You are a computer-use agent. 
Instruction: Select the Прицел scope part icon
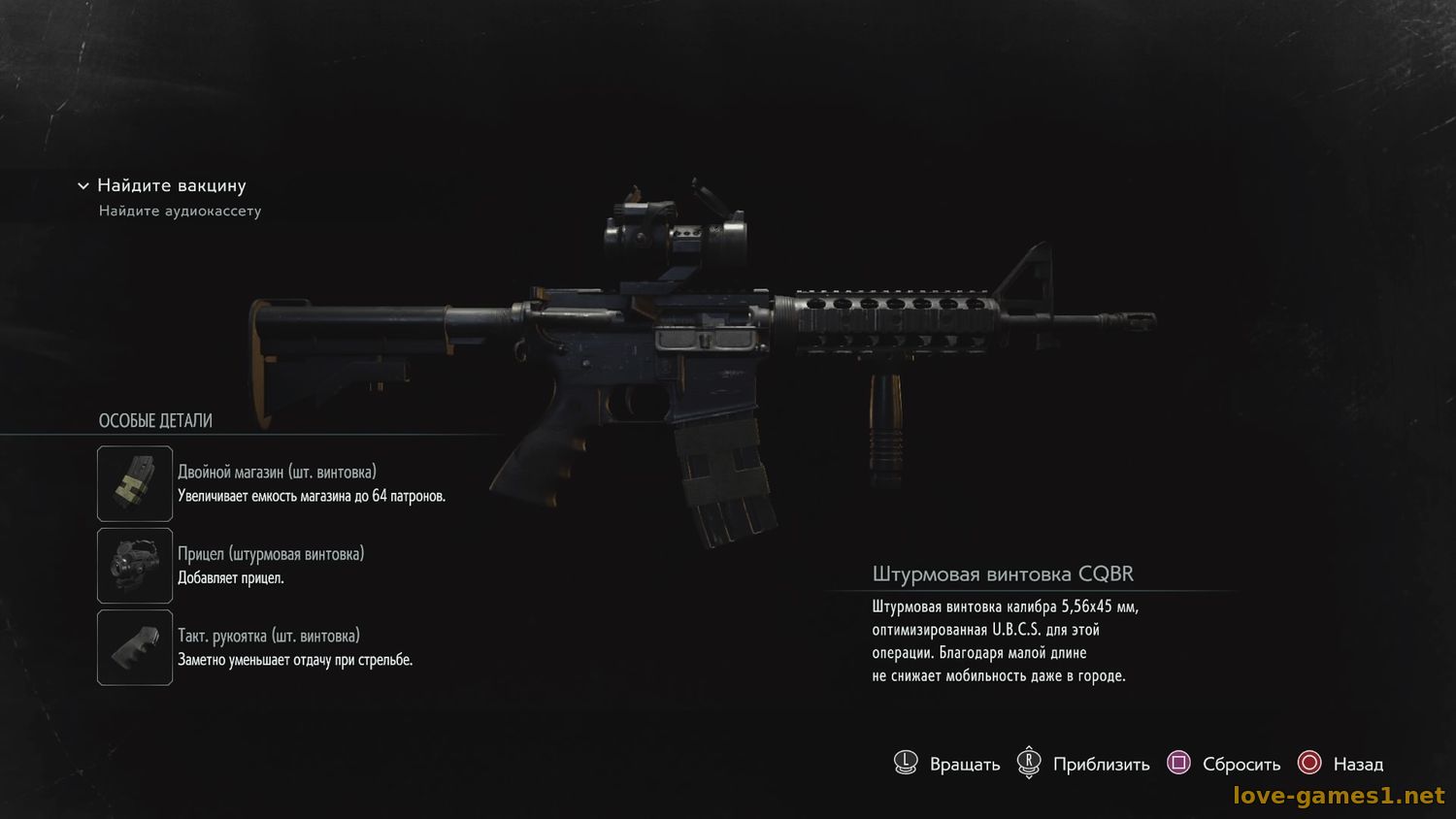coord(135,566)
